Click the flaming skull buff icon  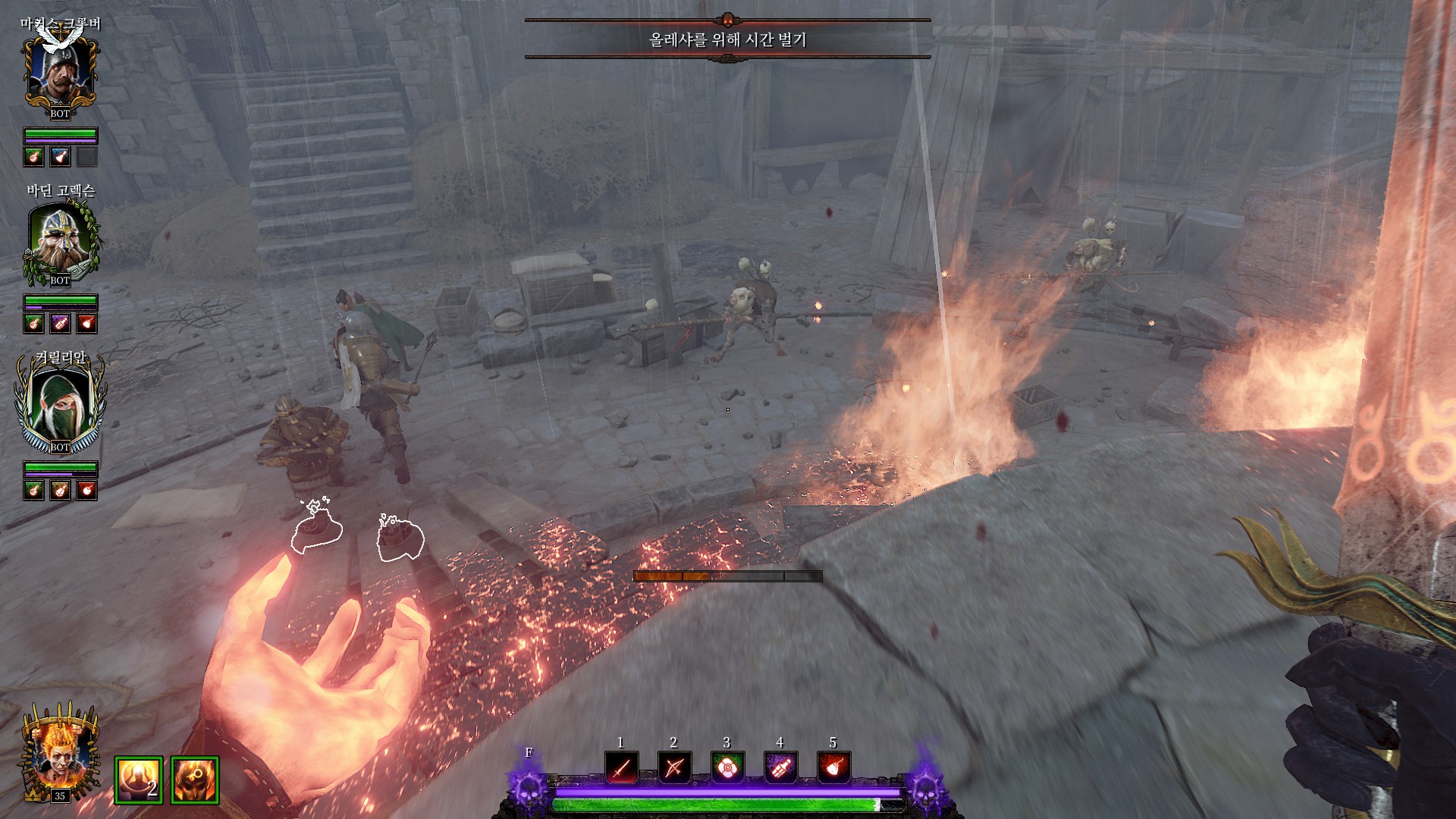[x=195, y=780]
